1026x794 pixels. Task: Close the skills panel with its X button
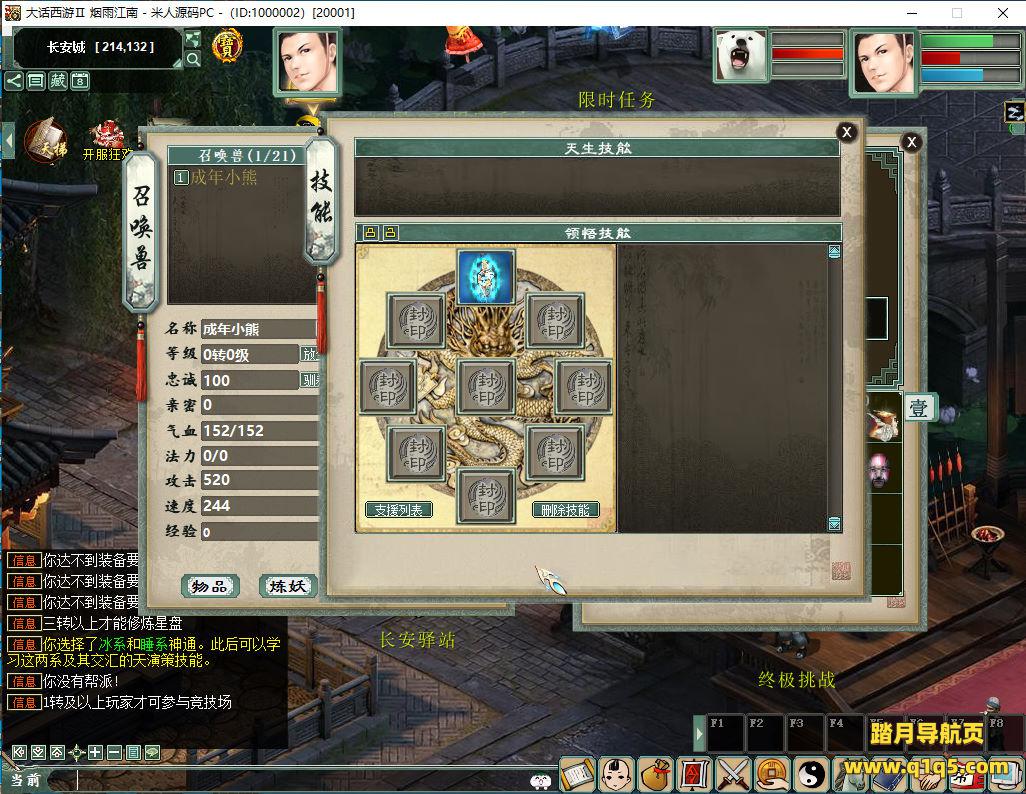coord(846,132)
